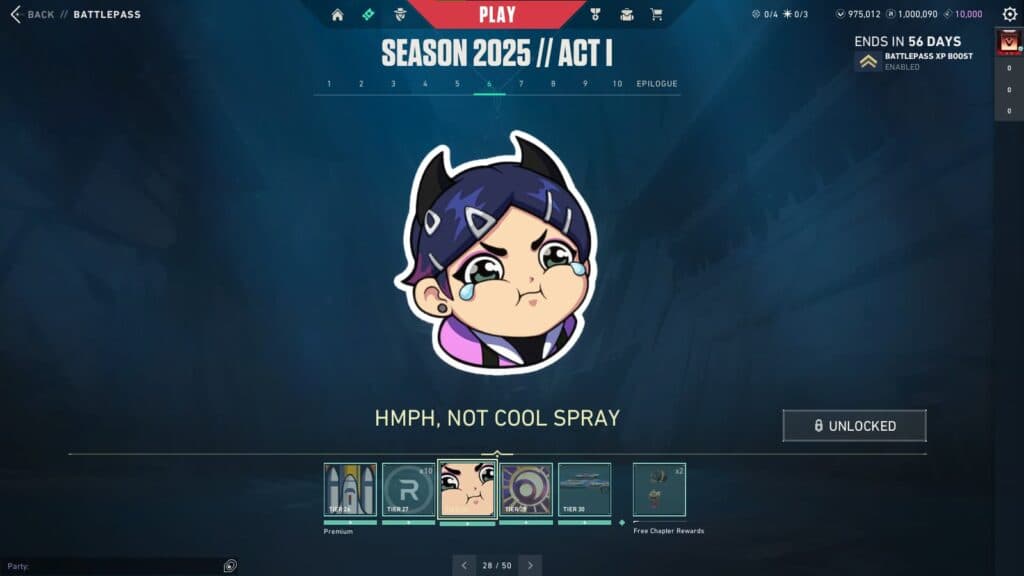Open the agents icon with the hat
Screen dimensions: 1024x576
tap(400, 15)
